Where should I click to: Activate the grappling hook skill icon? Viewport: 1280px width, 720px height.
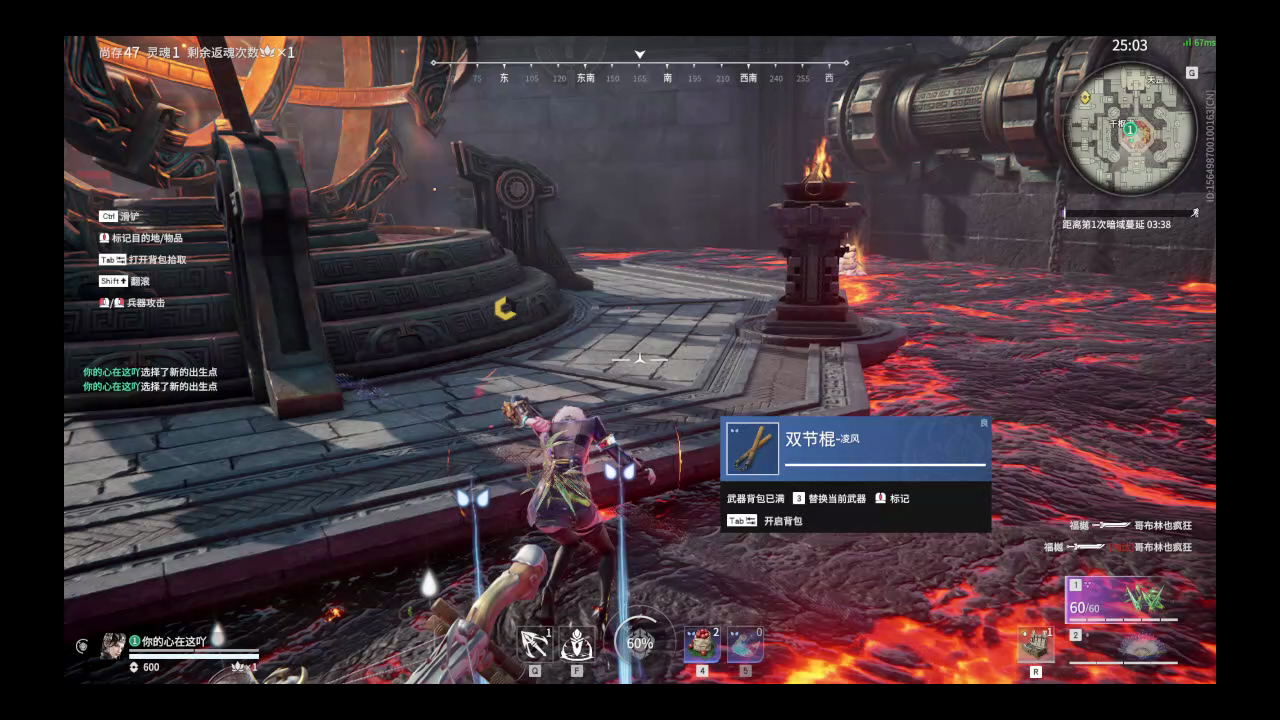[x=535, y=644]
